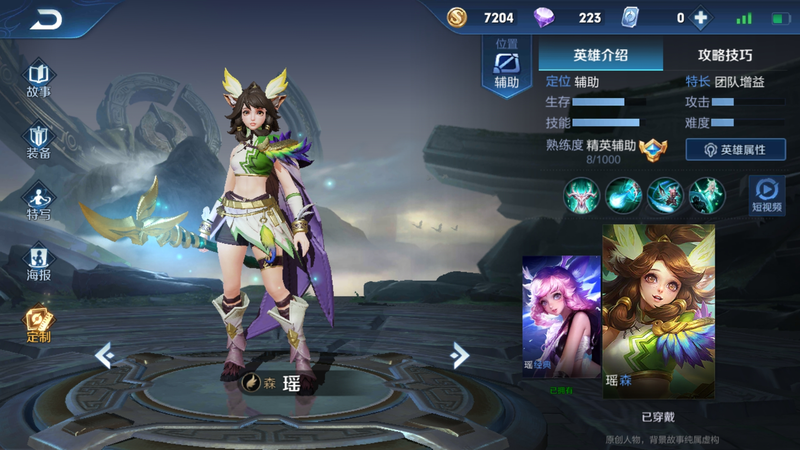Open the 特写 close-up view
Viewport: 800px width, 450px height.
(38, 202)
